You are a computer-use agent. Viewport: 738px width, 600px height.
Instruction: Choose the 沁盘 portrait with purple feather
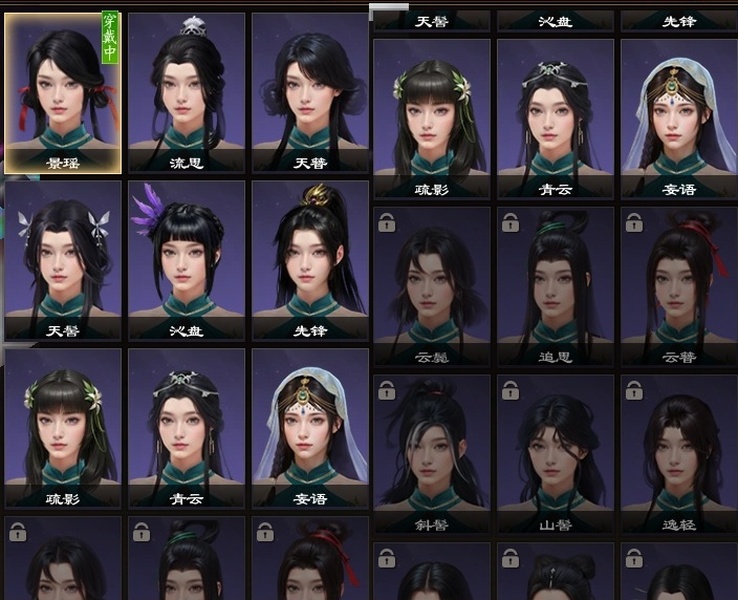186,260
